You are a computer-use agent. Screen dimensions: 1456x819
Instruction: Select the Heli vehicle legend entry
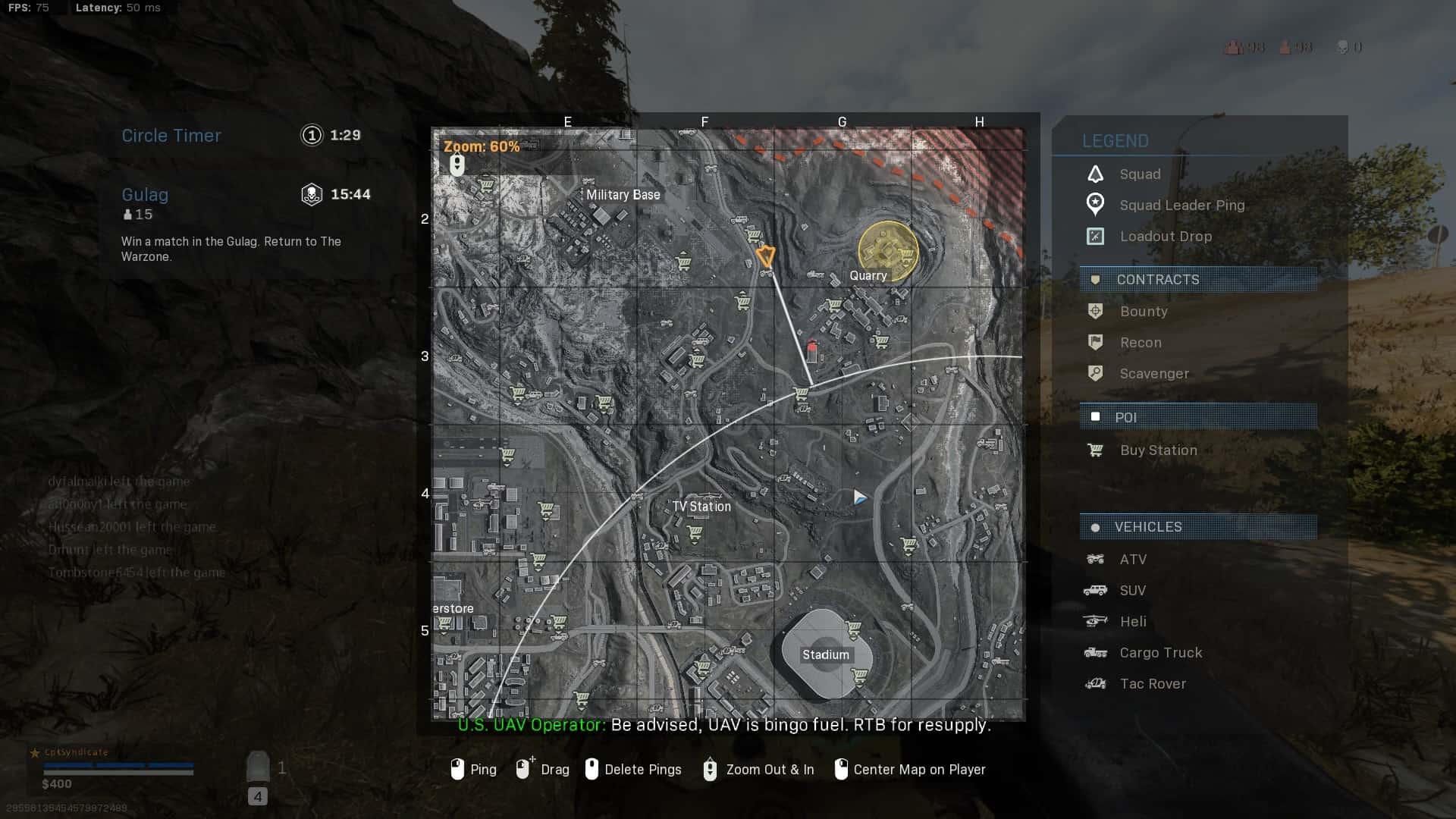(1132, 622)
